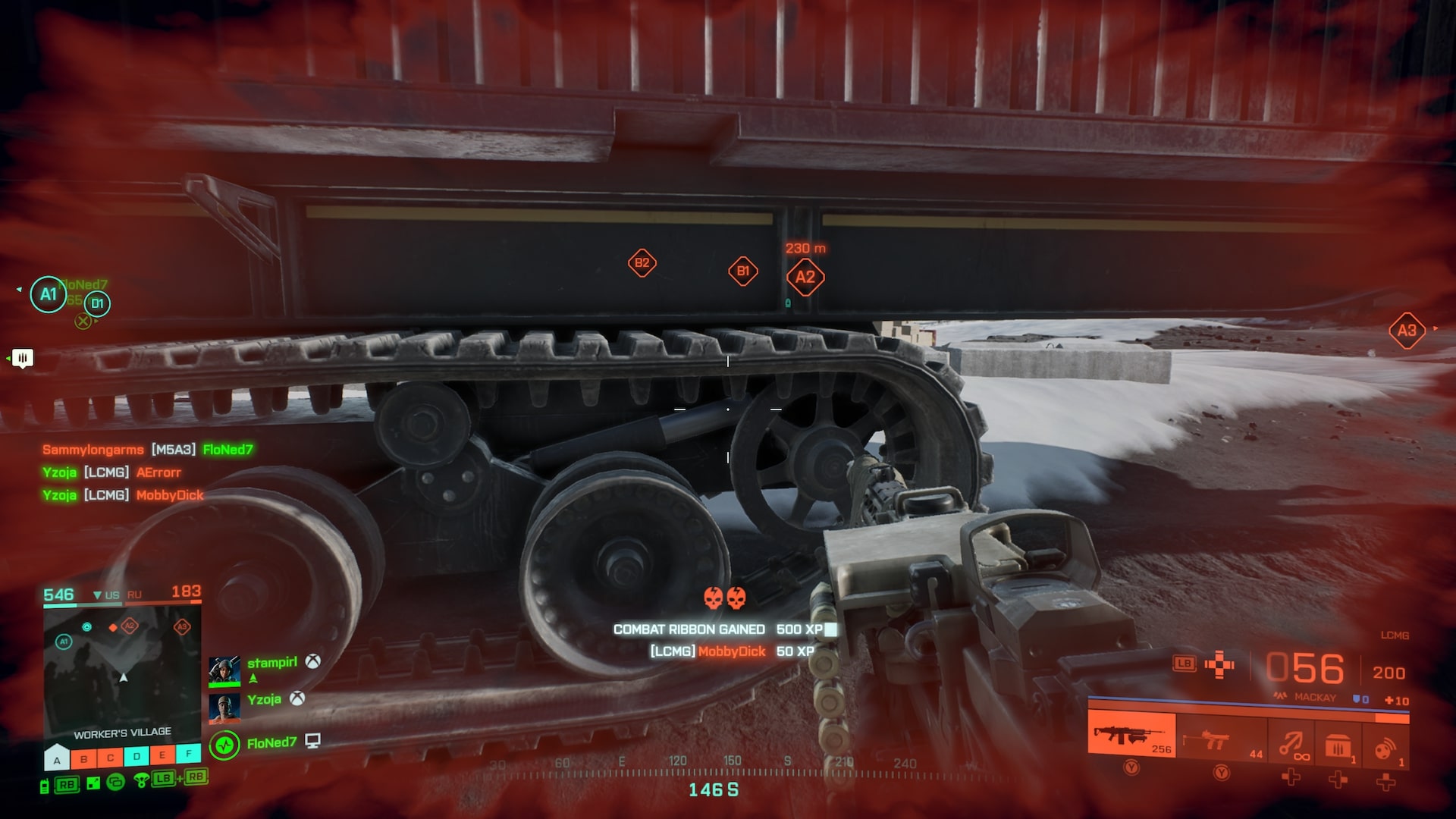Click the D1 objective marker
1456x819 pixels.
pyautogui.click(x=97, y=304)
